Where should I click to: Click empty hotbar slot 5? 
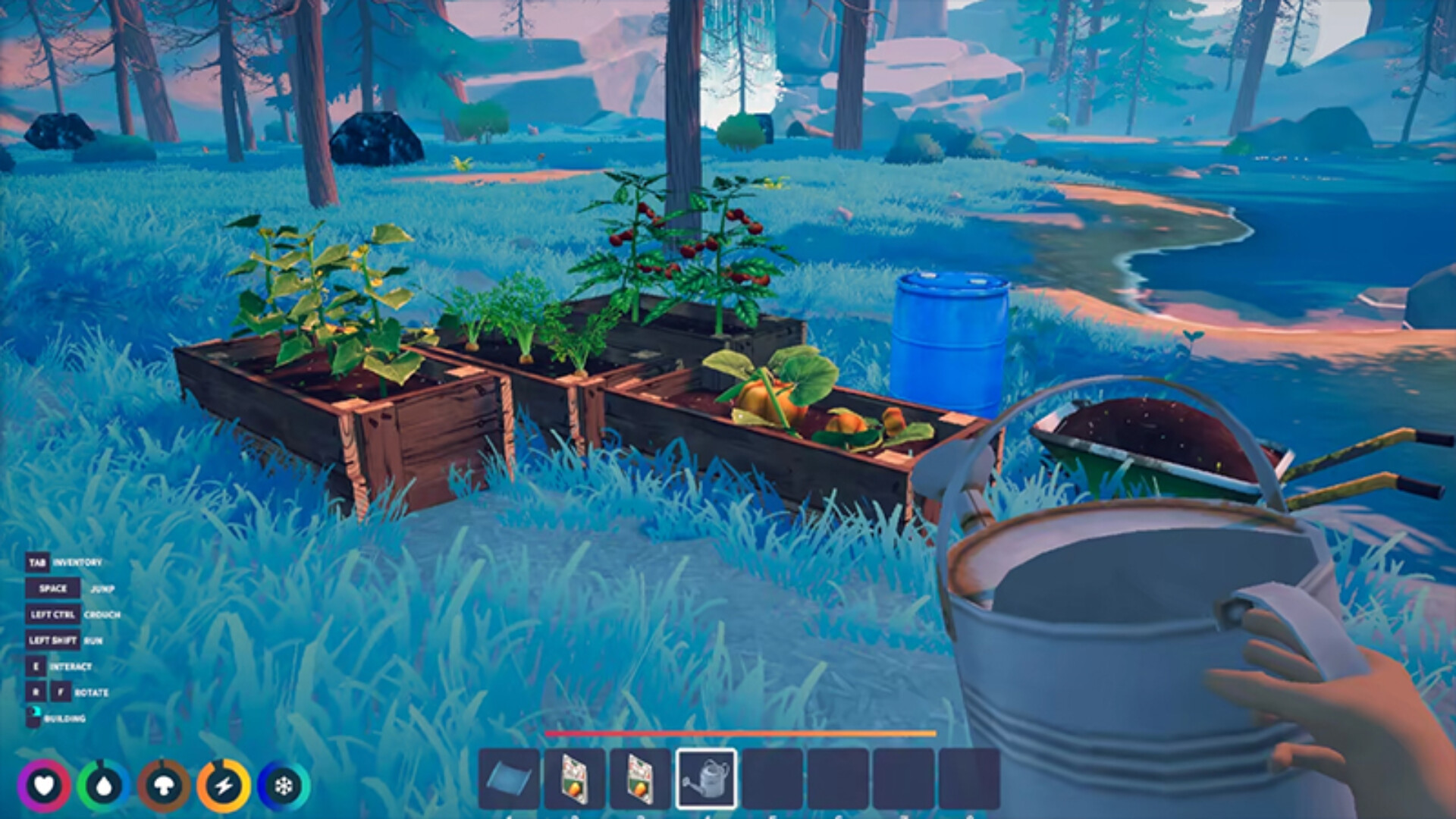(771, 778)
